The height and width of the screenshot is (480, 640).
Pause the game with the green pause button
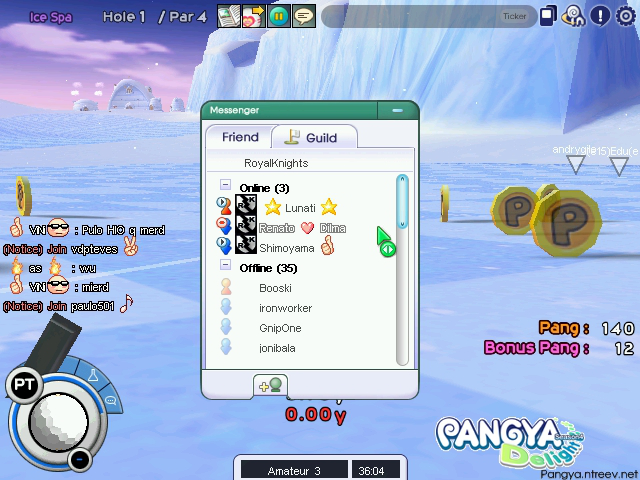[x=279, y=16]
